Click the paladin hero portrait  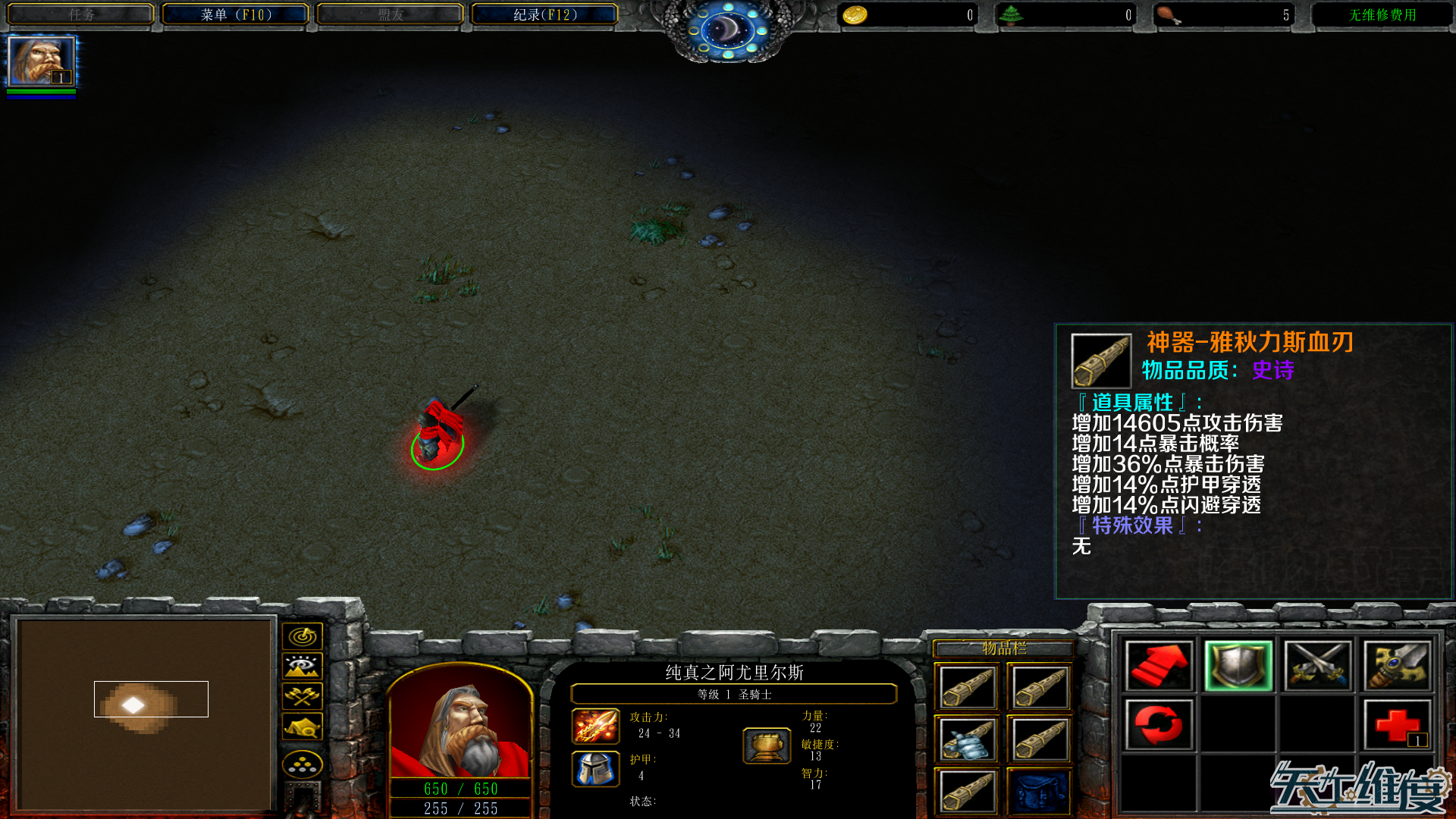coord(460,723)
